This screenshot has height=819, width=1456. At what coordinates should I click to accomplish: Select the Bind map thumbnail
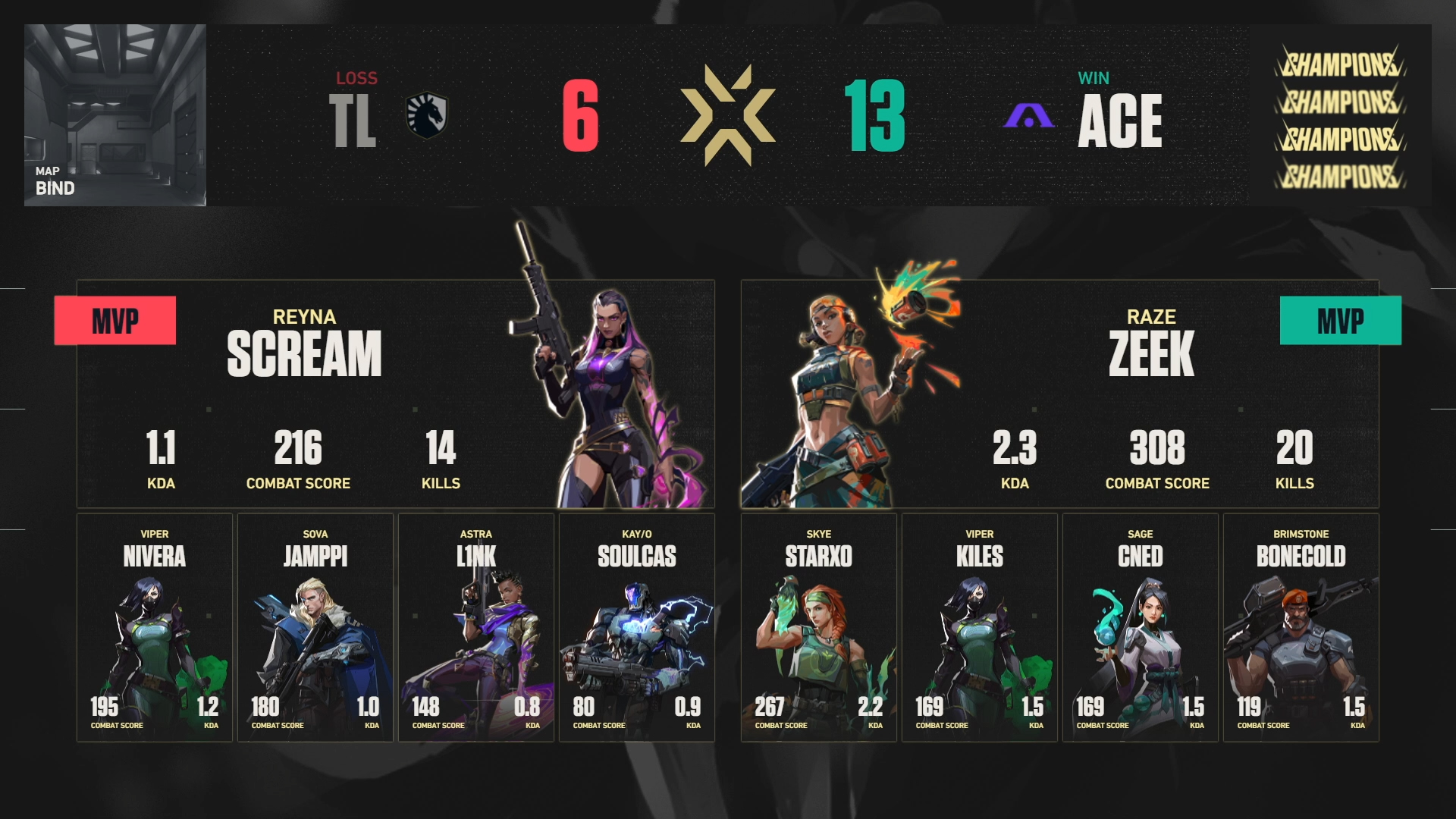click(x=115, y=115)
